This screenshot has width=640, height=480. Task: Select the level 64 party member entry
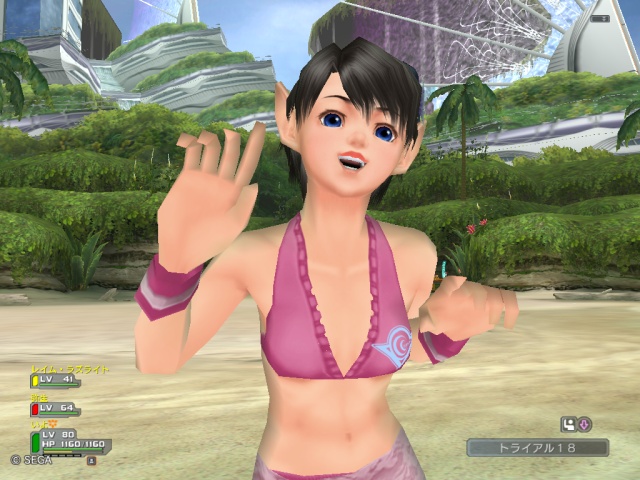tap(55, 408)
